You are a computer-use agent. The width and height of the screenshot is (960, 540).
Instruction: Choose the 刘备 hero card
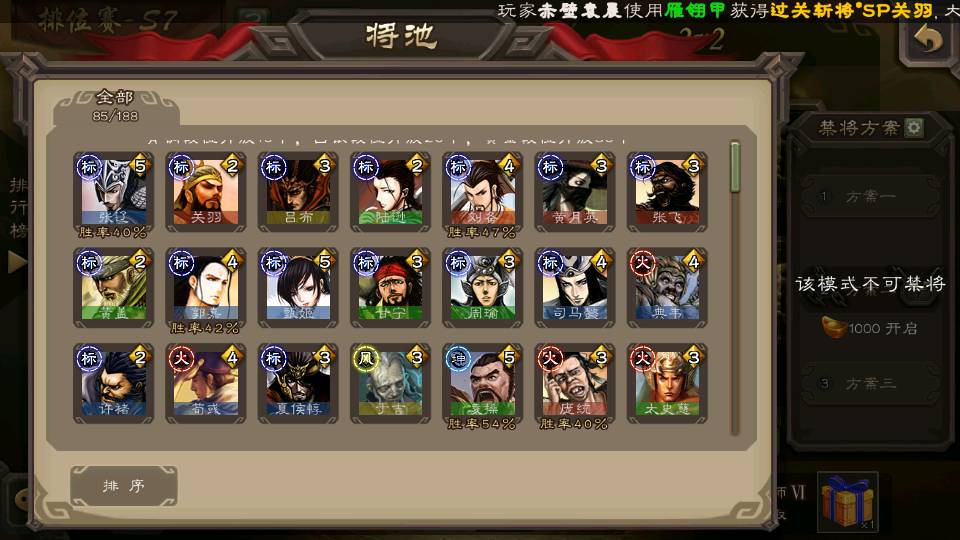point(482,190)
